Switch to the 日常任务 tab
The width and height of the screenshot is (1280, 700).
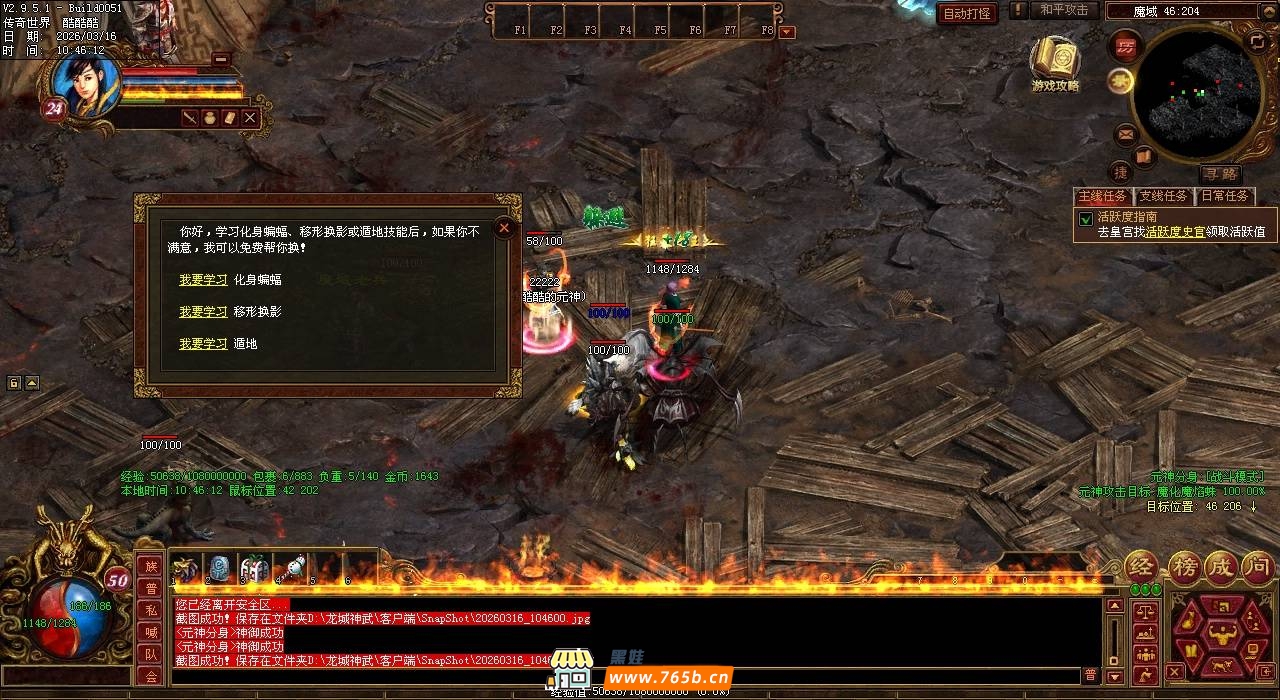1224,196
